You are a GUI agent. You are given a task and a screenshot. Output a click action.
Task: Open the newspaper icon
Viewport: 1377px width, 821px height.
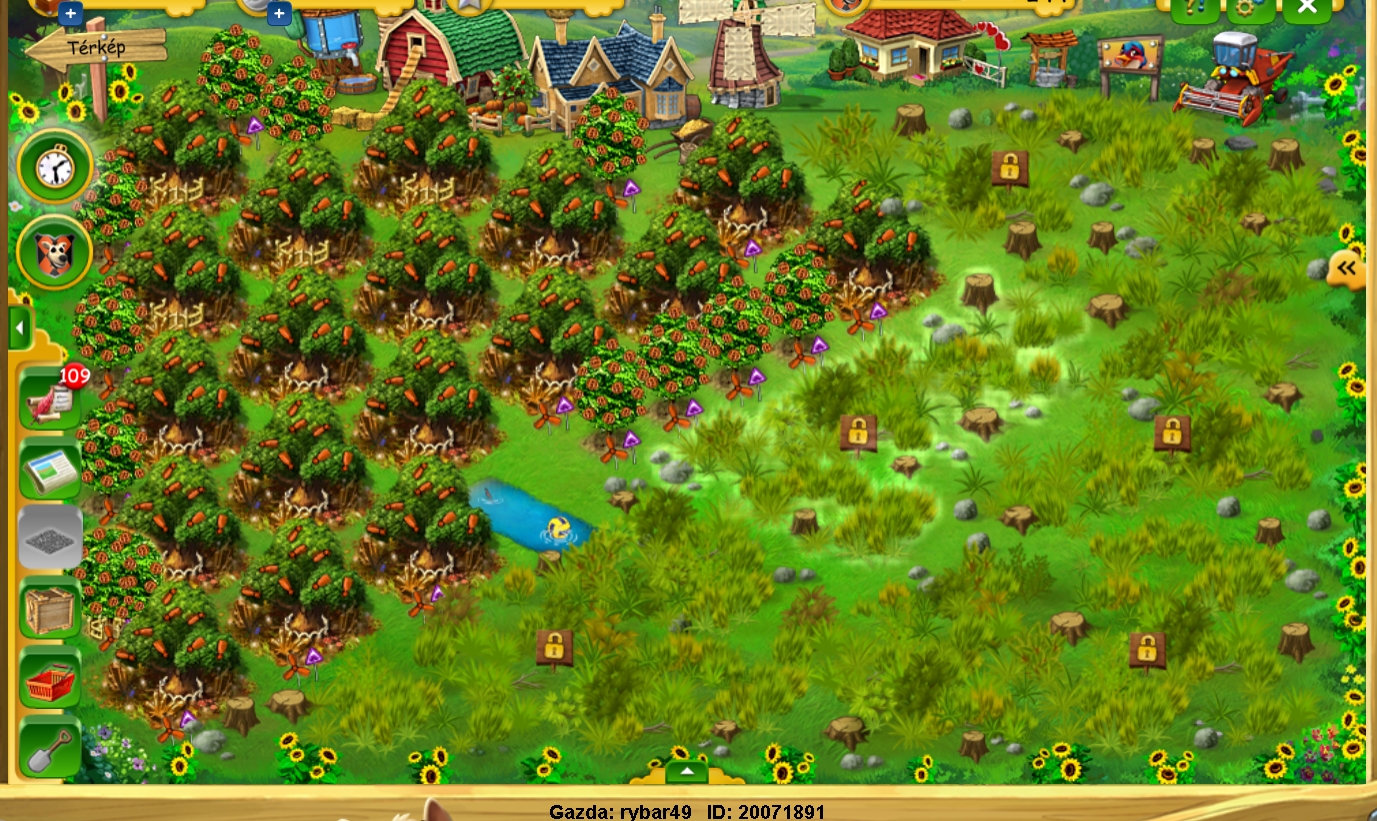(x=50, y=470)
